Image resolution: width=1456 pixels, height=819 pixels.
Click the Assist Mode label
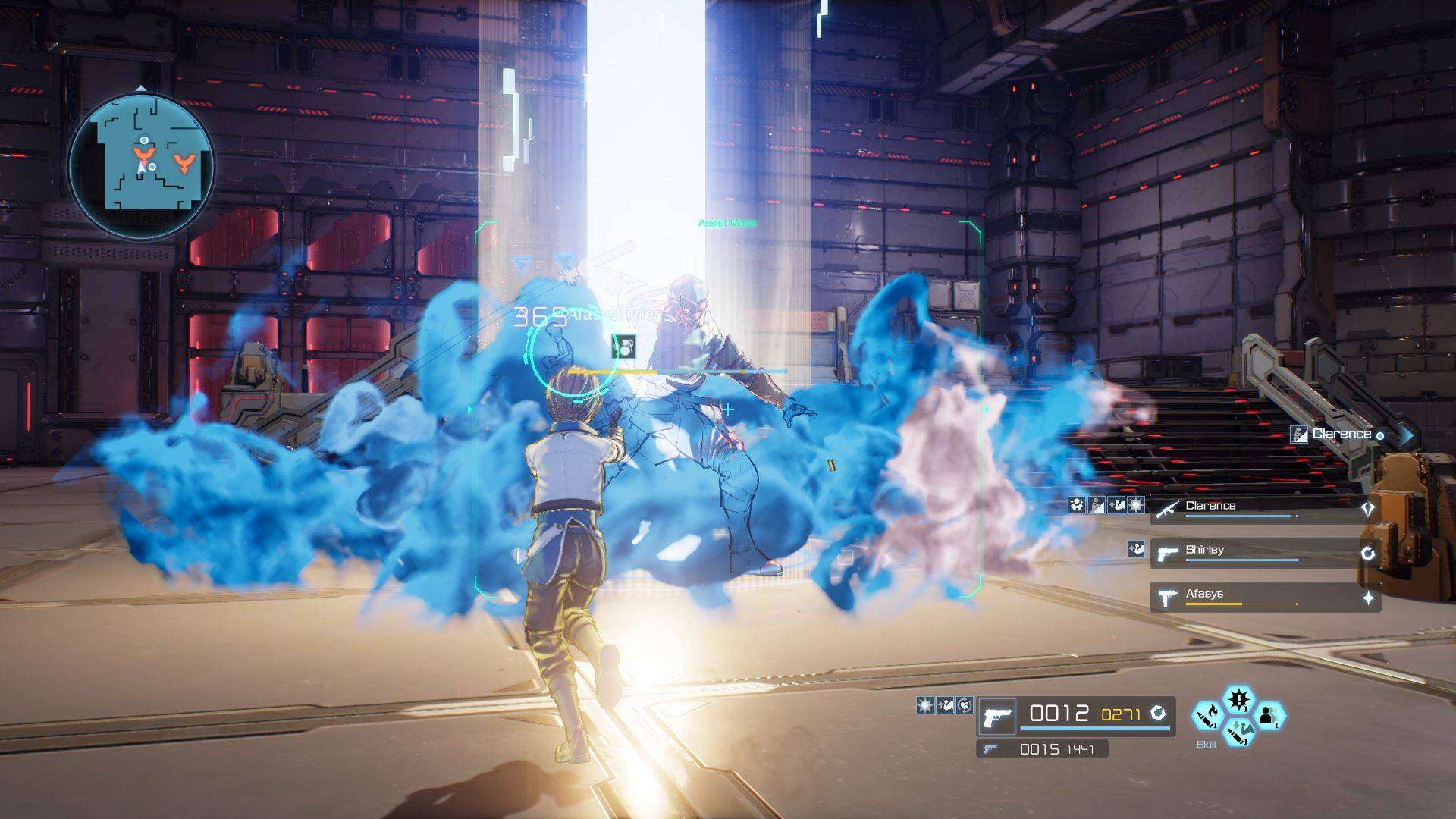[727, 223]
